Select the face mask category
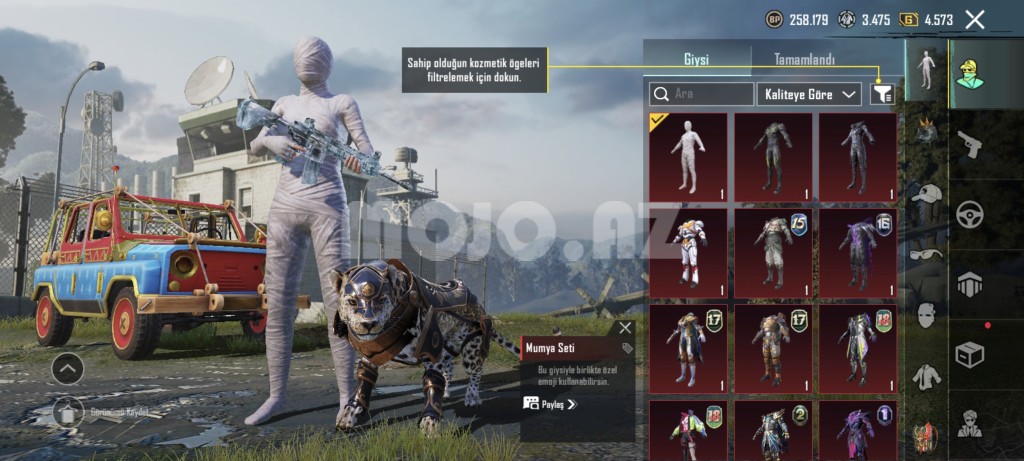The height and width of the screenshot is (461, 1024). (927, 315)
